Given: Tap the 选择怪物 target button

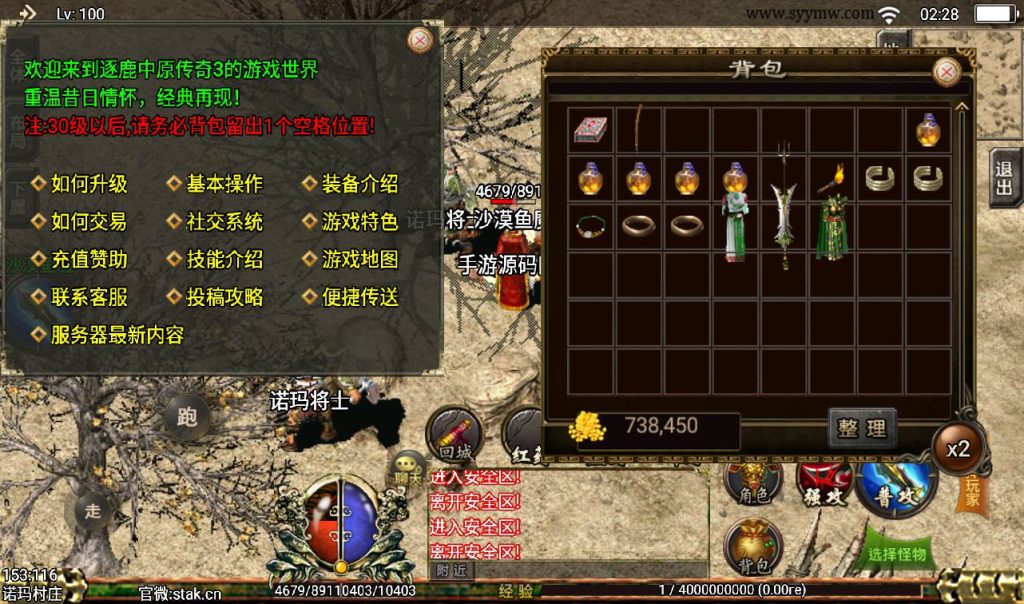Looking at the screenshot, I should 897,553.
